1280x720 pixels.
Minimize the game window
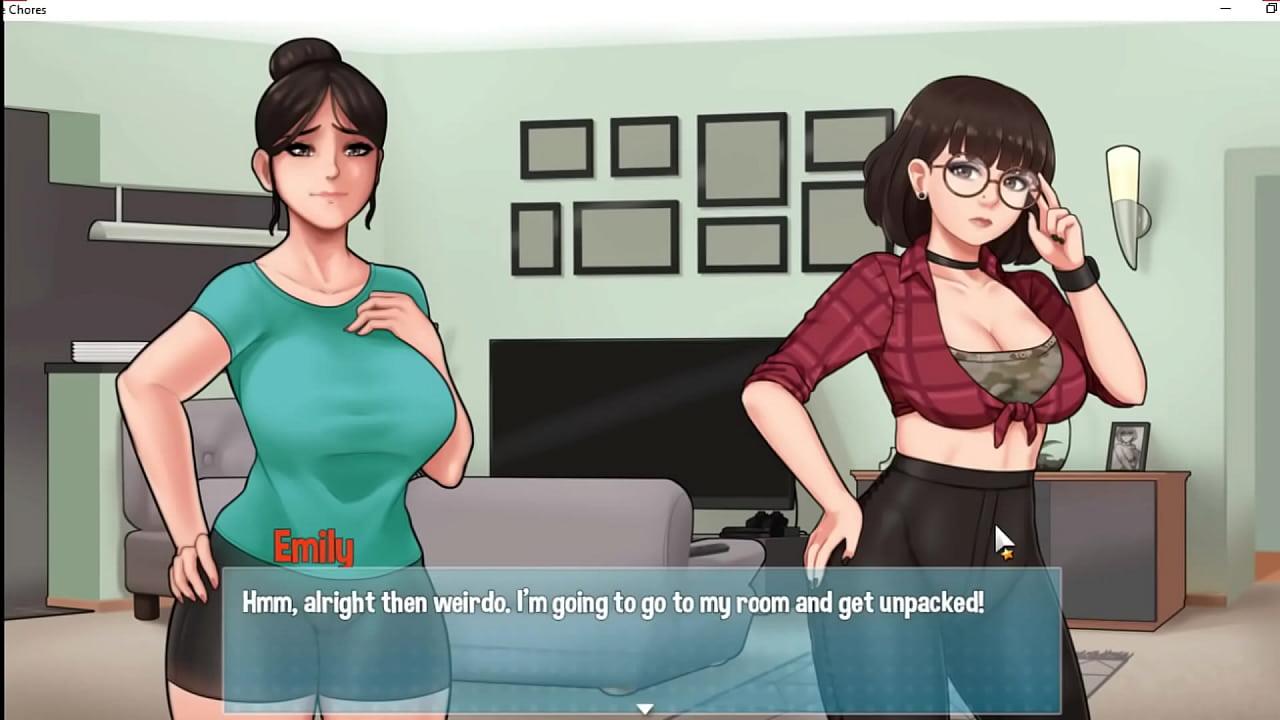coord(1226,9)
